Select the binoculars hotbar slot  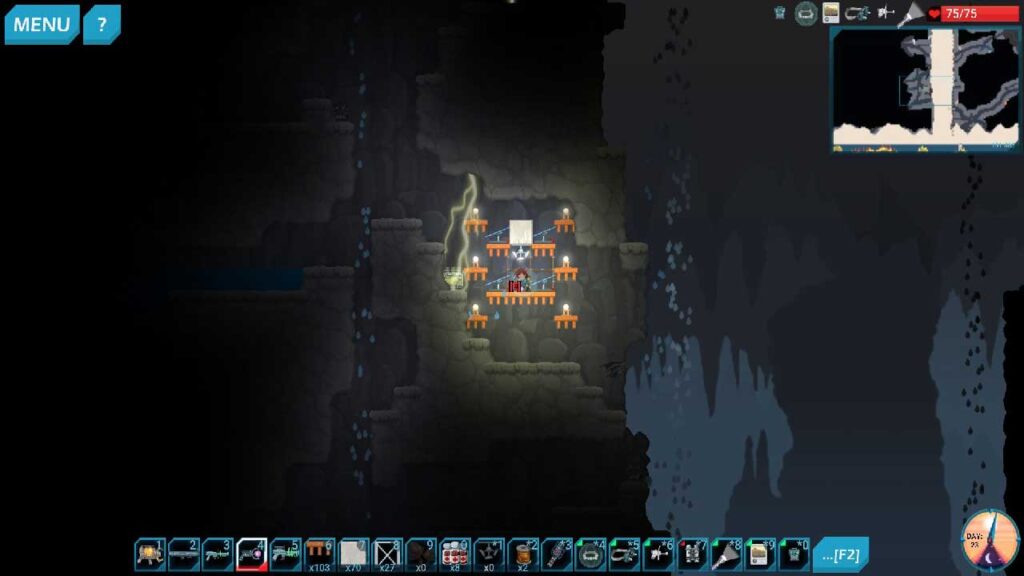coord(693,553)
